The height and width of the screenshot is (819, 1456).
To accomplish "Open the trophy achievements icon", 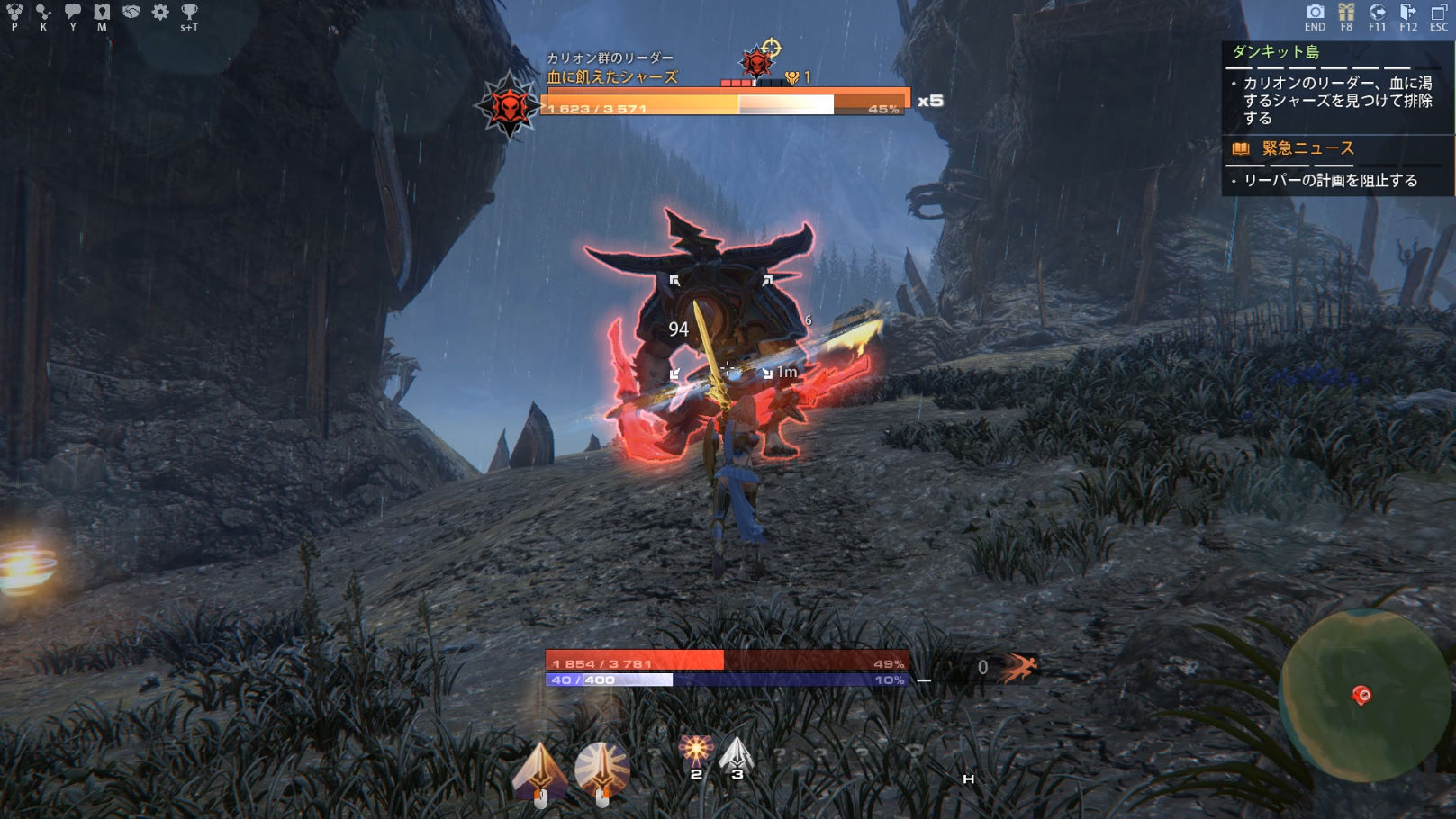I will (x=189, y=12).
